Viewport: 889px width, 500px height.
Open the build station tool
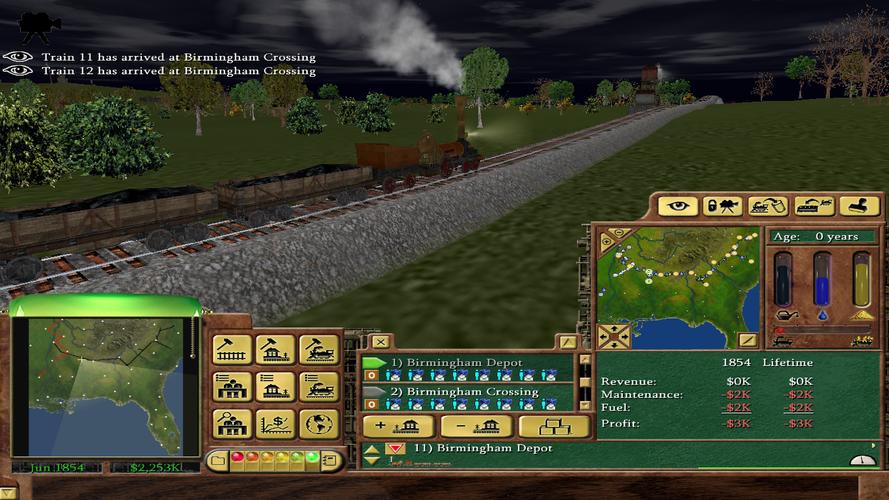click(x=275, y=349)
